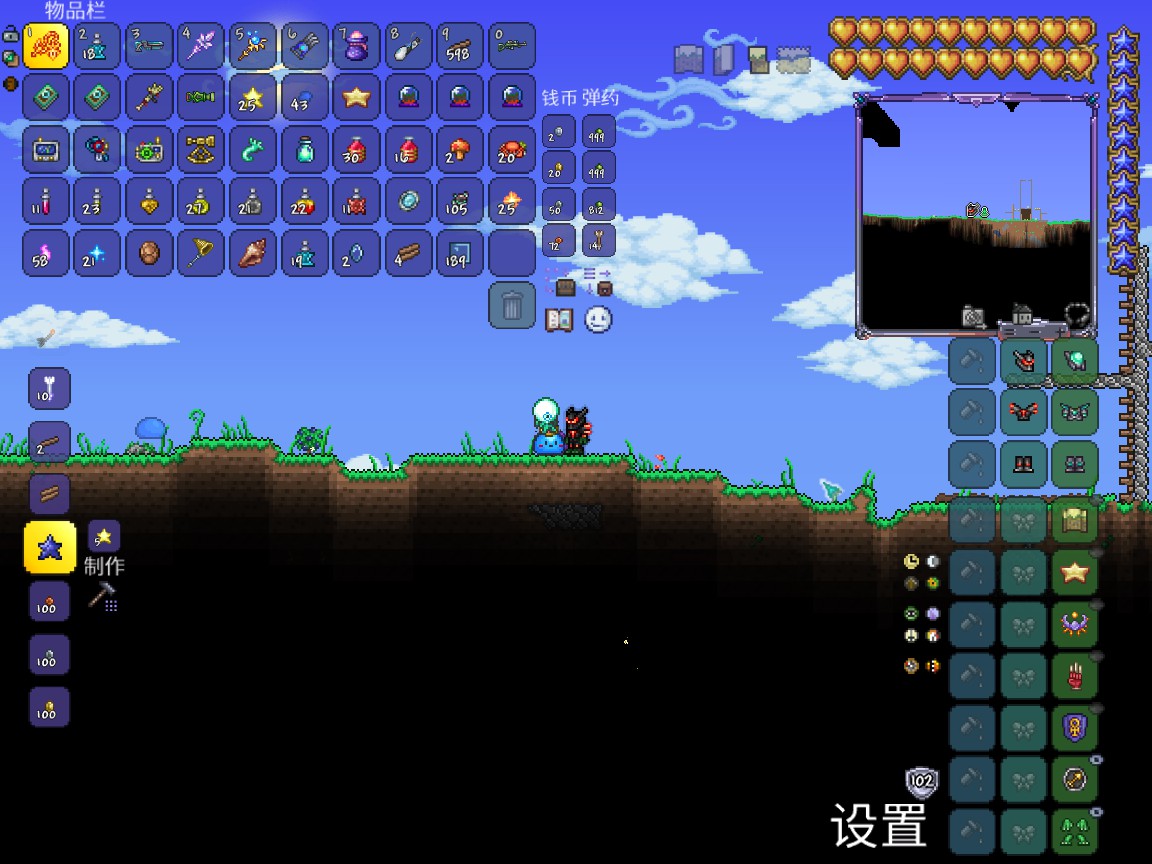Select the fallen star stack of 25
The image size is (1152, 864).
click(x=253, y=98)
